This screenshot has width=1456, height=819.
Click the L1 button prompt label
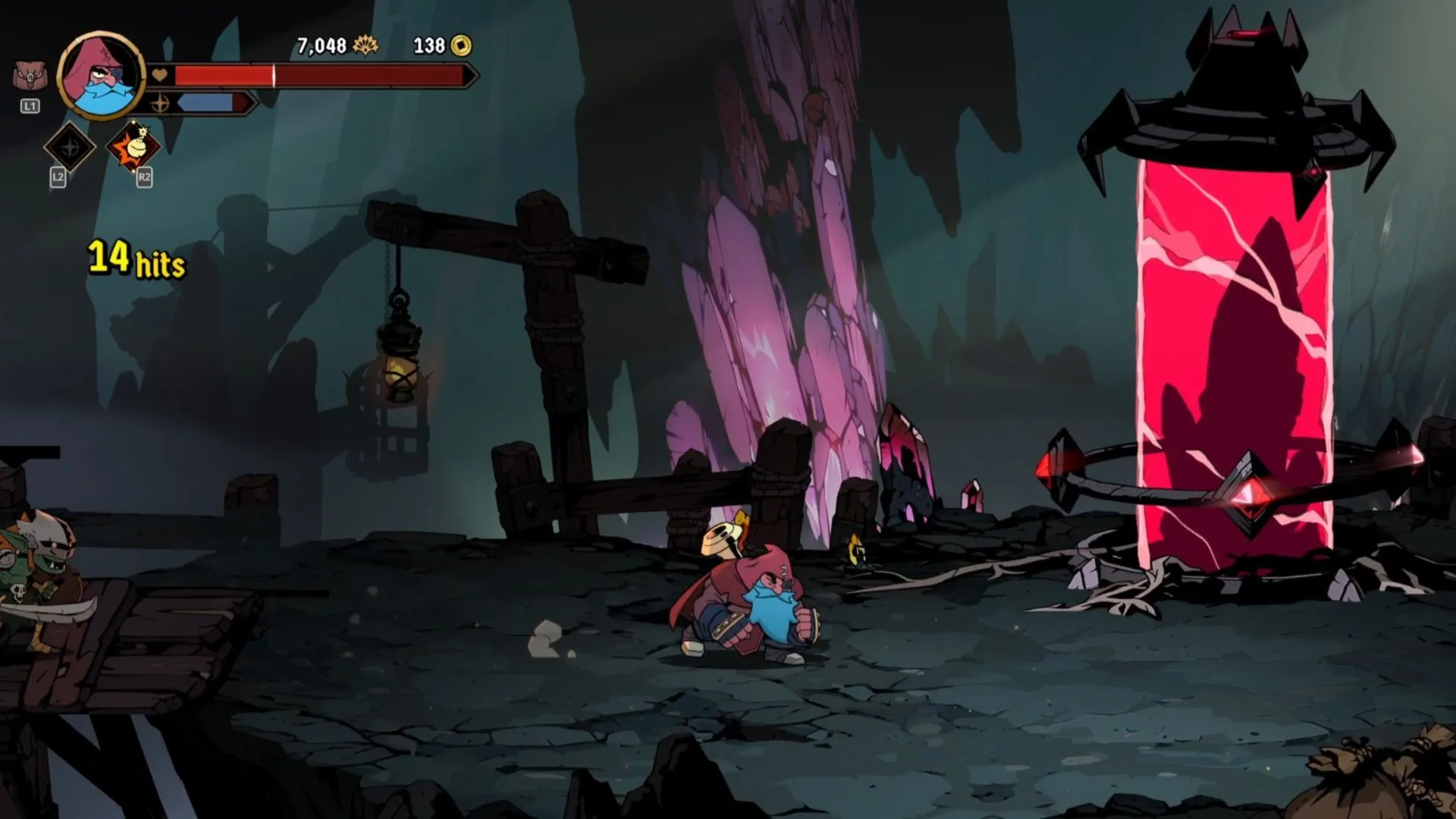[x=30, y=105]
